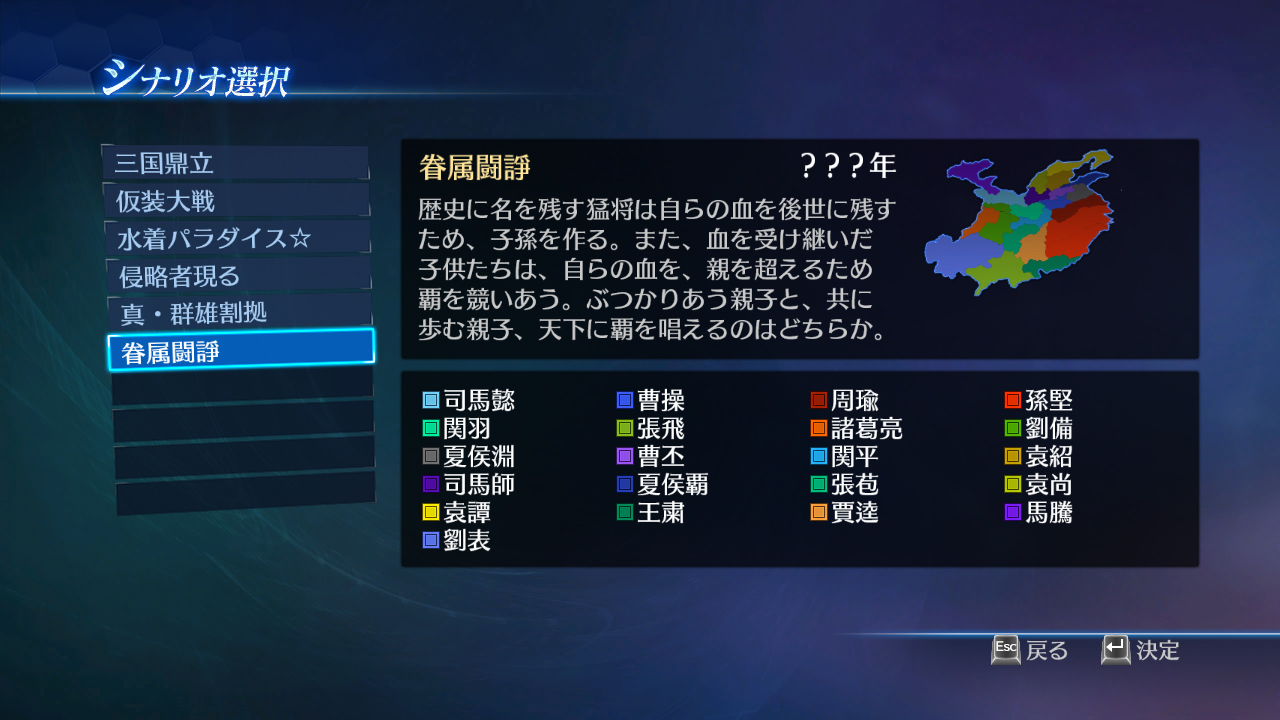1280x720 pixels.
Task: Click the purple faction icon next to 馬騰
Action: coord(1015,513)
